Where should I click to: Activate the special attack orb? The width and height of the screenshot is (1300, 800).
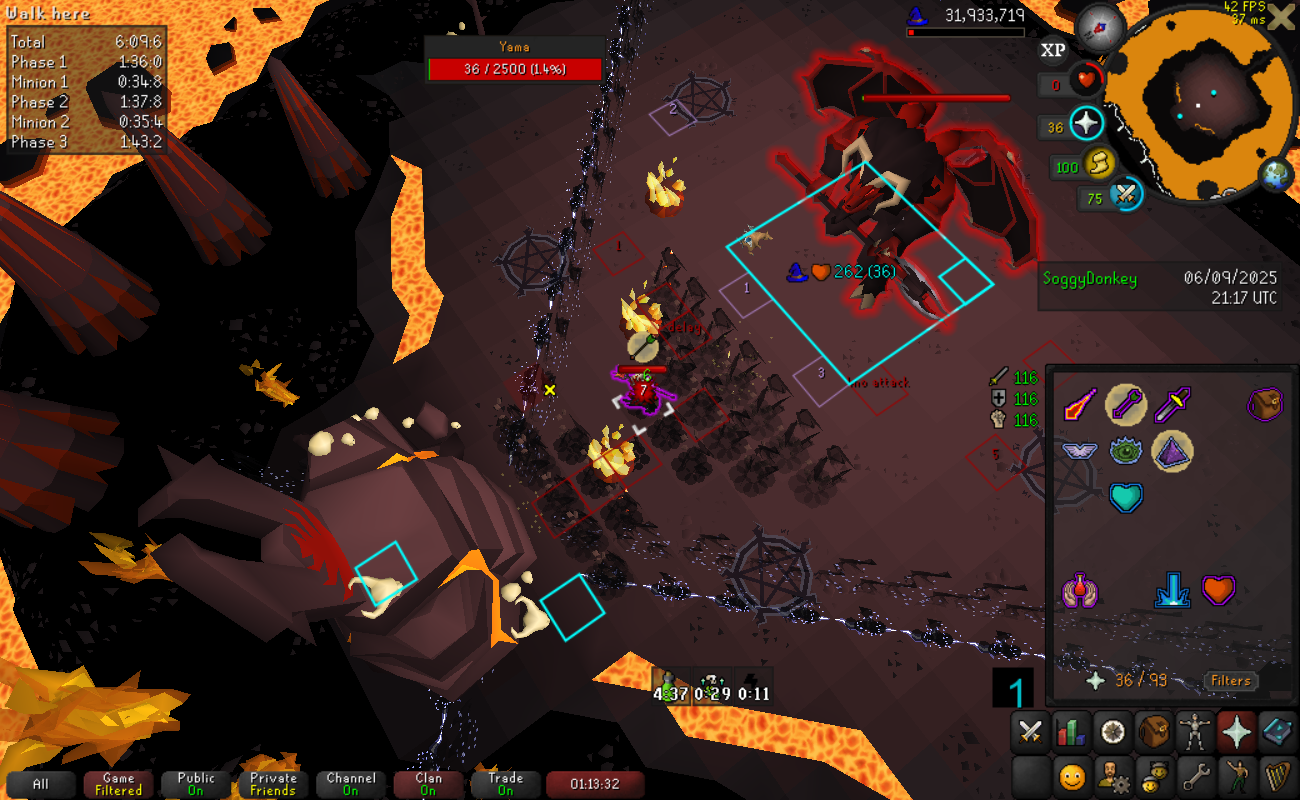click(1126, 194)
